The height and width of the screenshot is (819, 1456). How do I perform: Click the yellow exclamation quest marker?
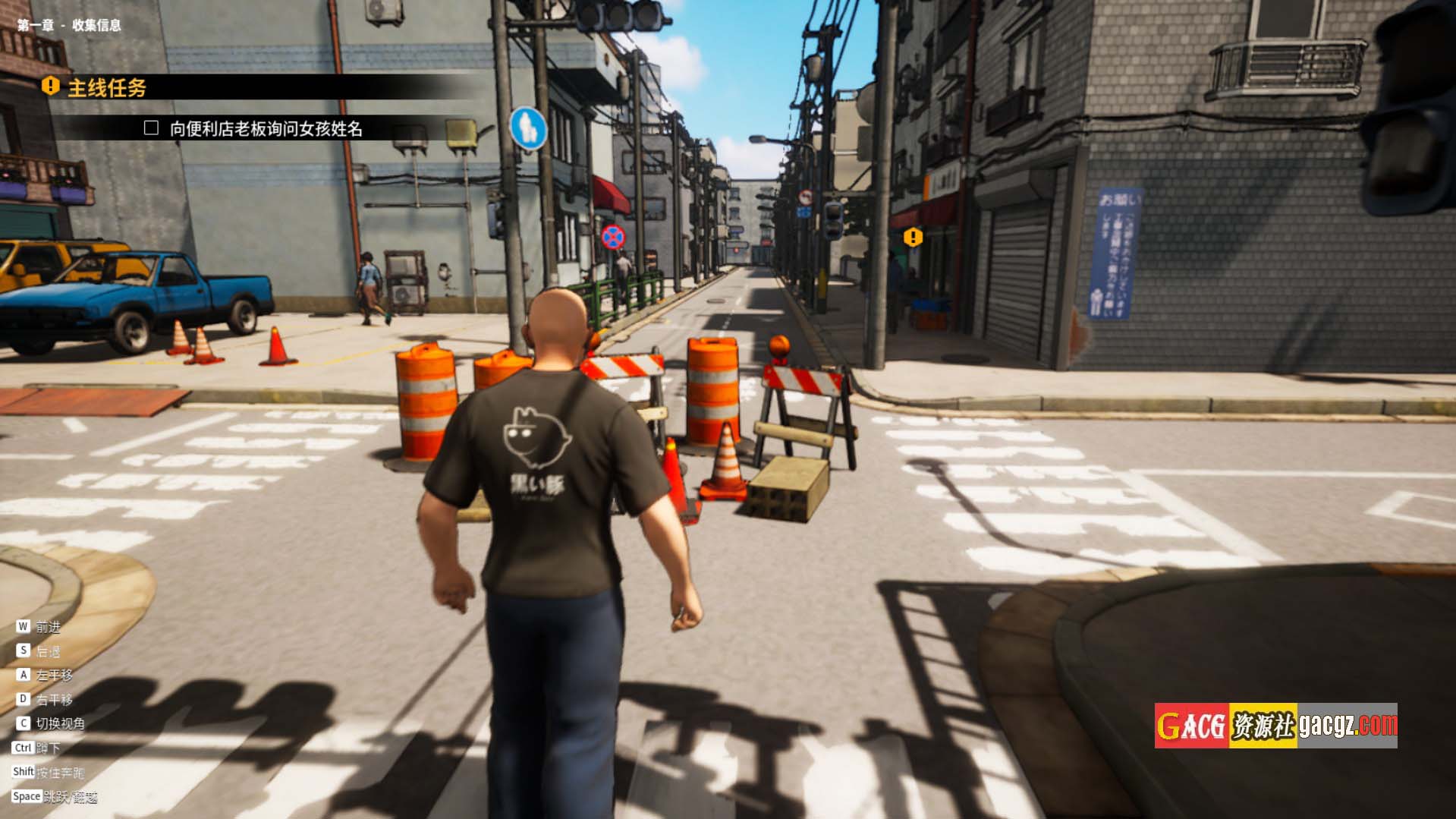tap(913, 238)
